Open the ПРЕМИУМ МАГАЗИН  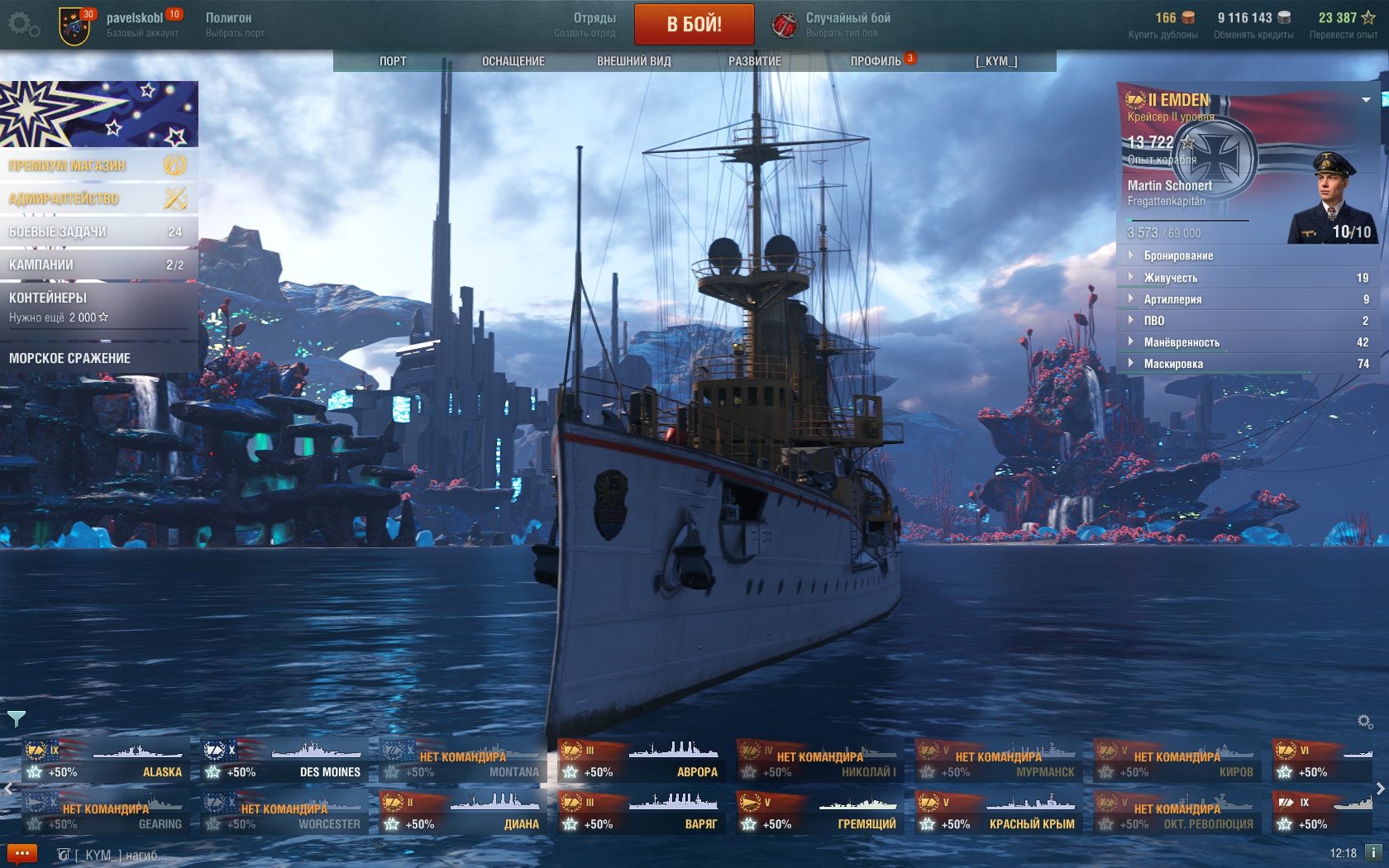(x=98, y=165)
